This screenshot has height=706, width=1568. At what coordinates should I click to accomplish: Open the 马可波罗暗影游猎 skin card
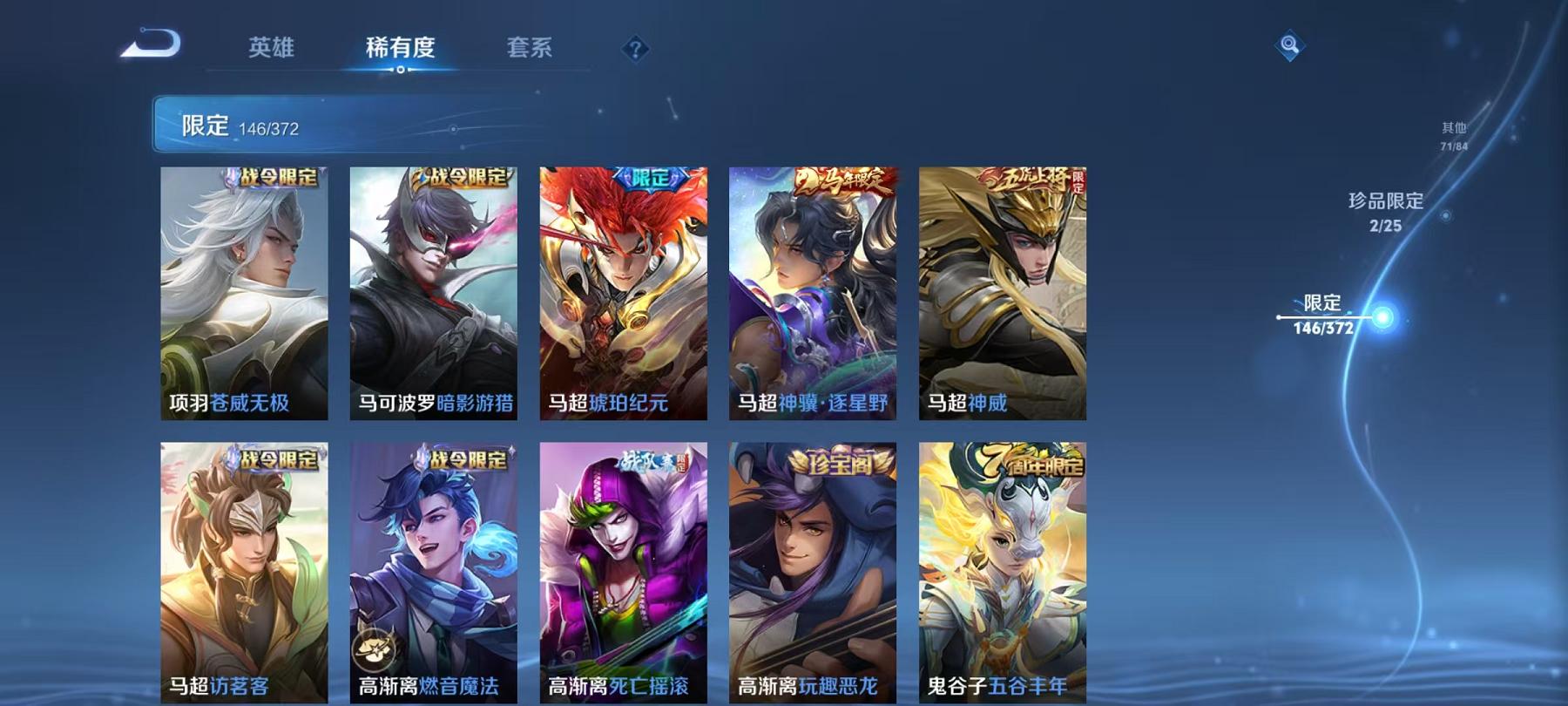tap(434, 296)
